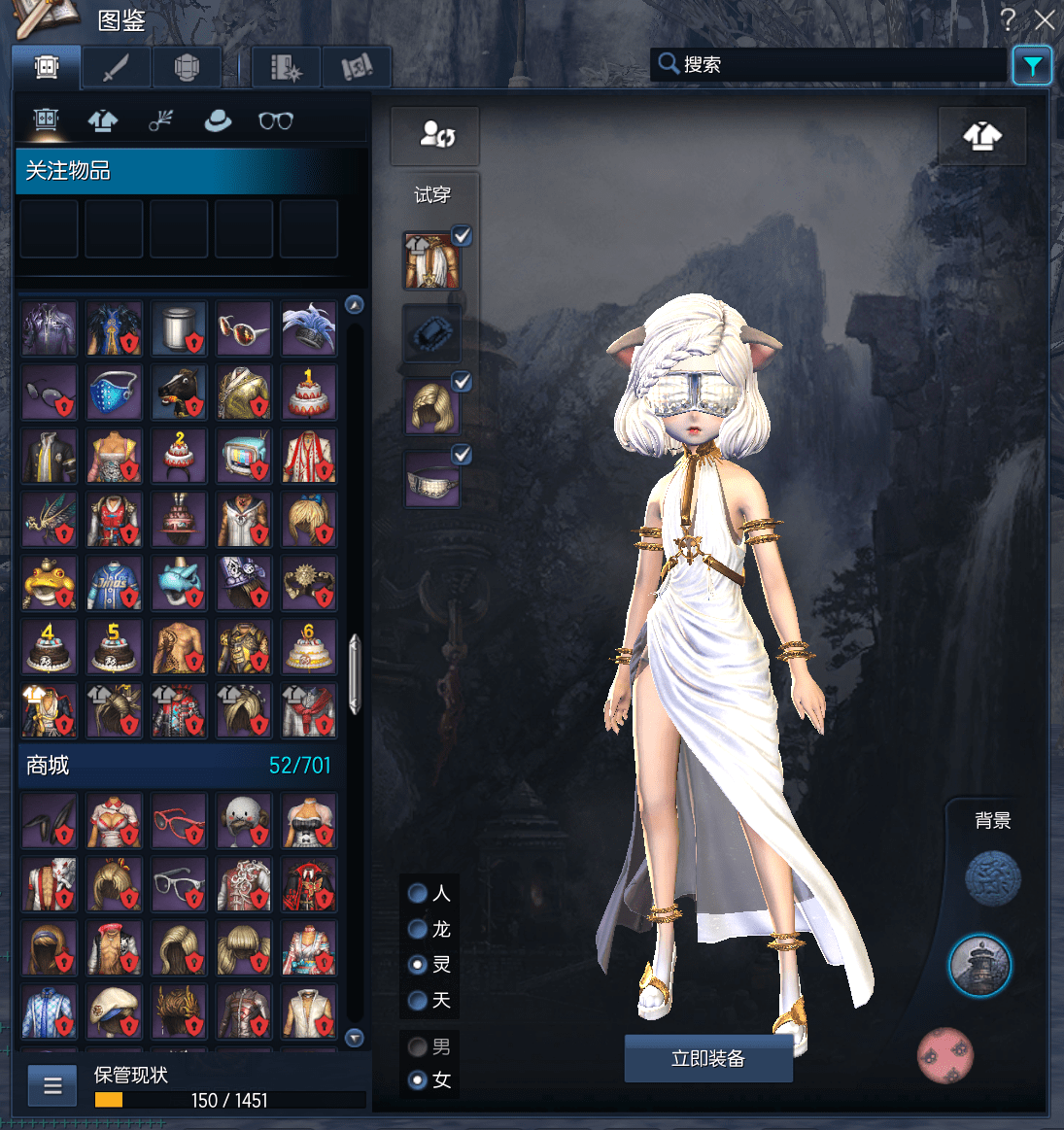Uncheck the blonde hair try-on slot
This screenshot has height=1130, width=1064.
[x=463, y=382]
